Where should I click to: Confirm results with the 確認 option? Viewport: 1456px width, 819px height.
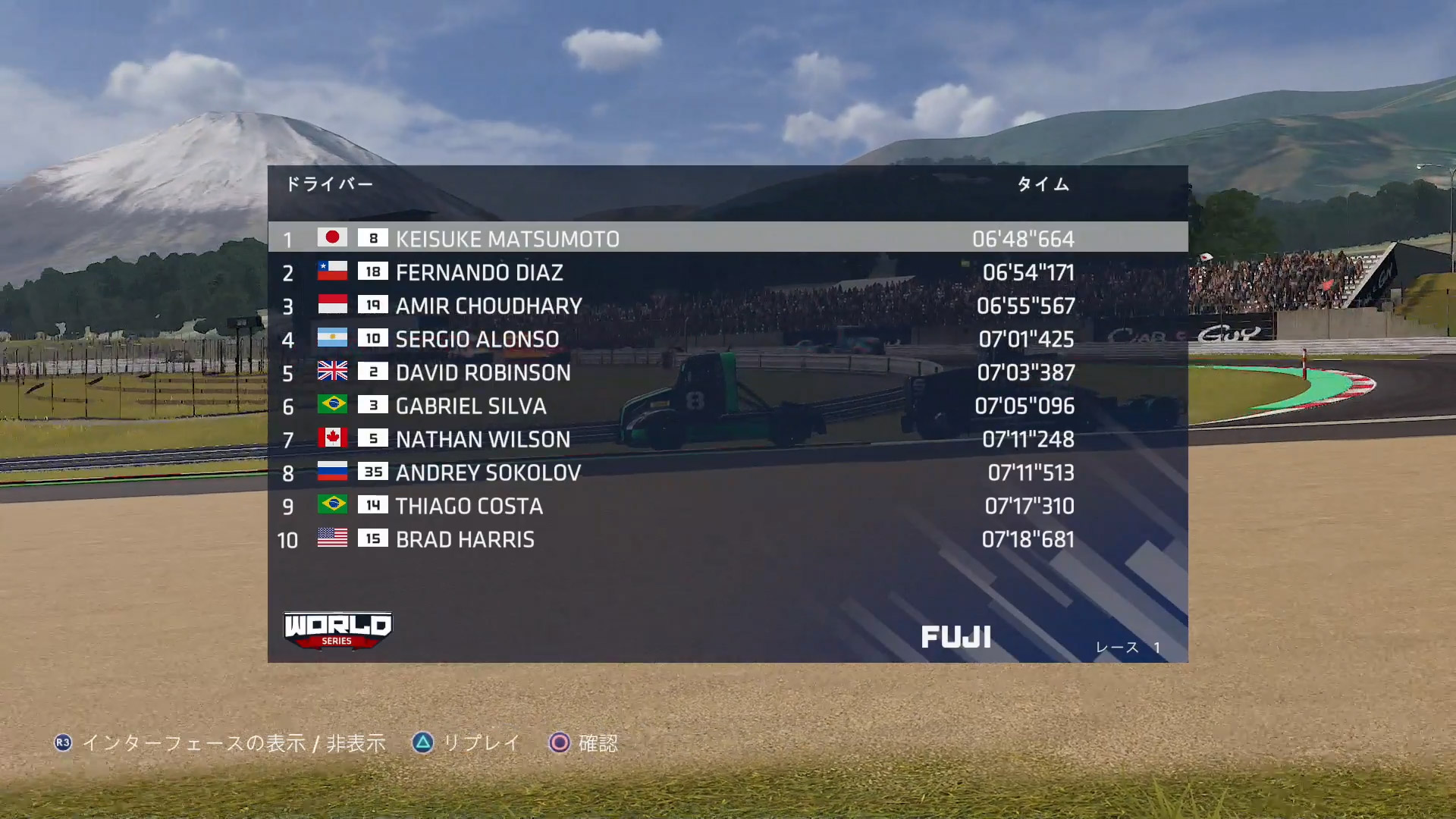(x=582, y=742)
